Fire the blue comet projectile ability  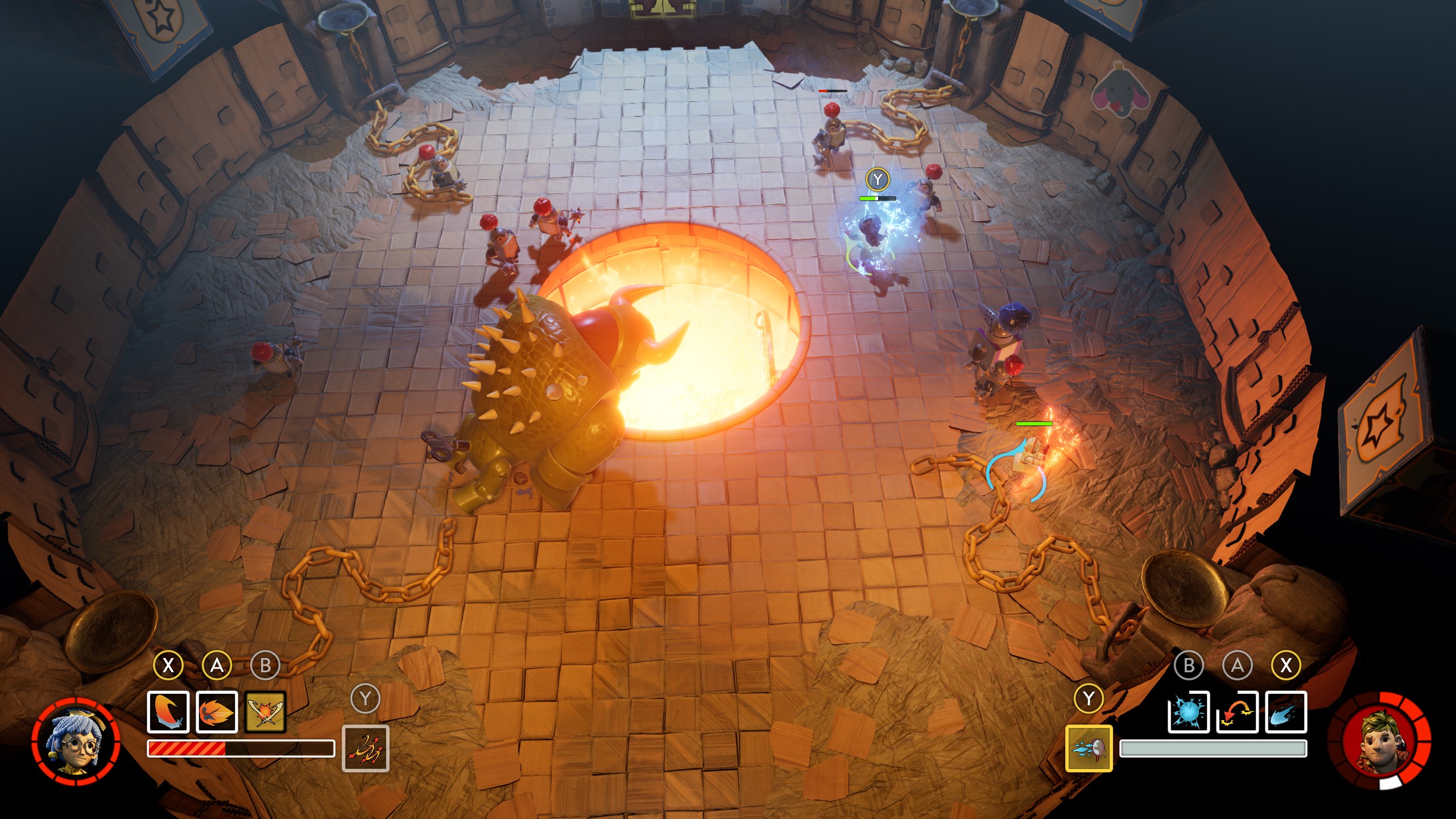tap(1286, 712)
